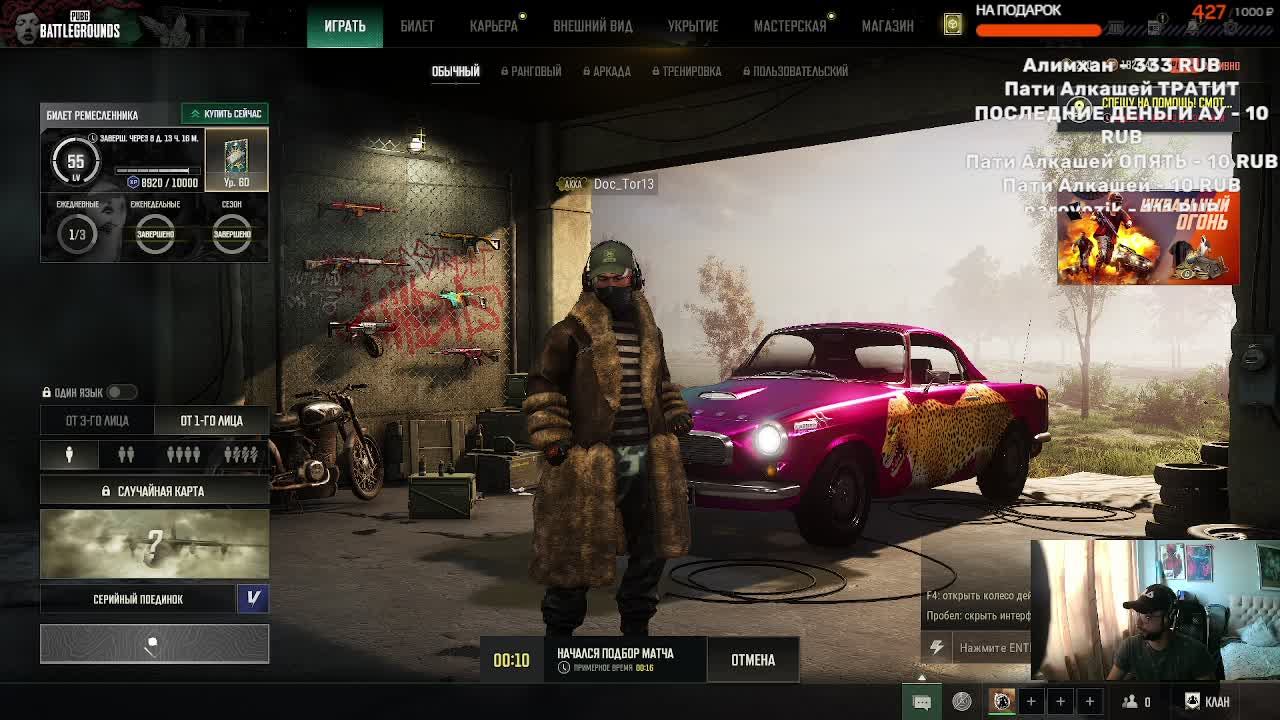Go to the ВНЕШНИЙ ВИД tab
This screenshot has width=1280, height=720.
click(x=592, y=26)
